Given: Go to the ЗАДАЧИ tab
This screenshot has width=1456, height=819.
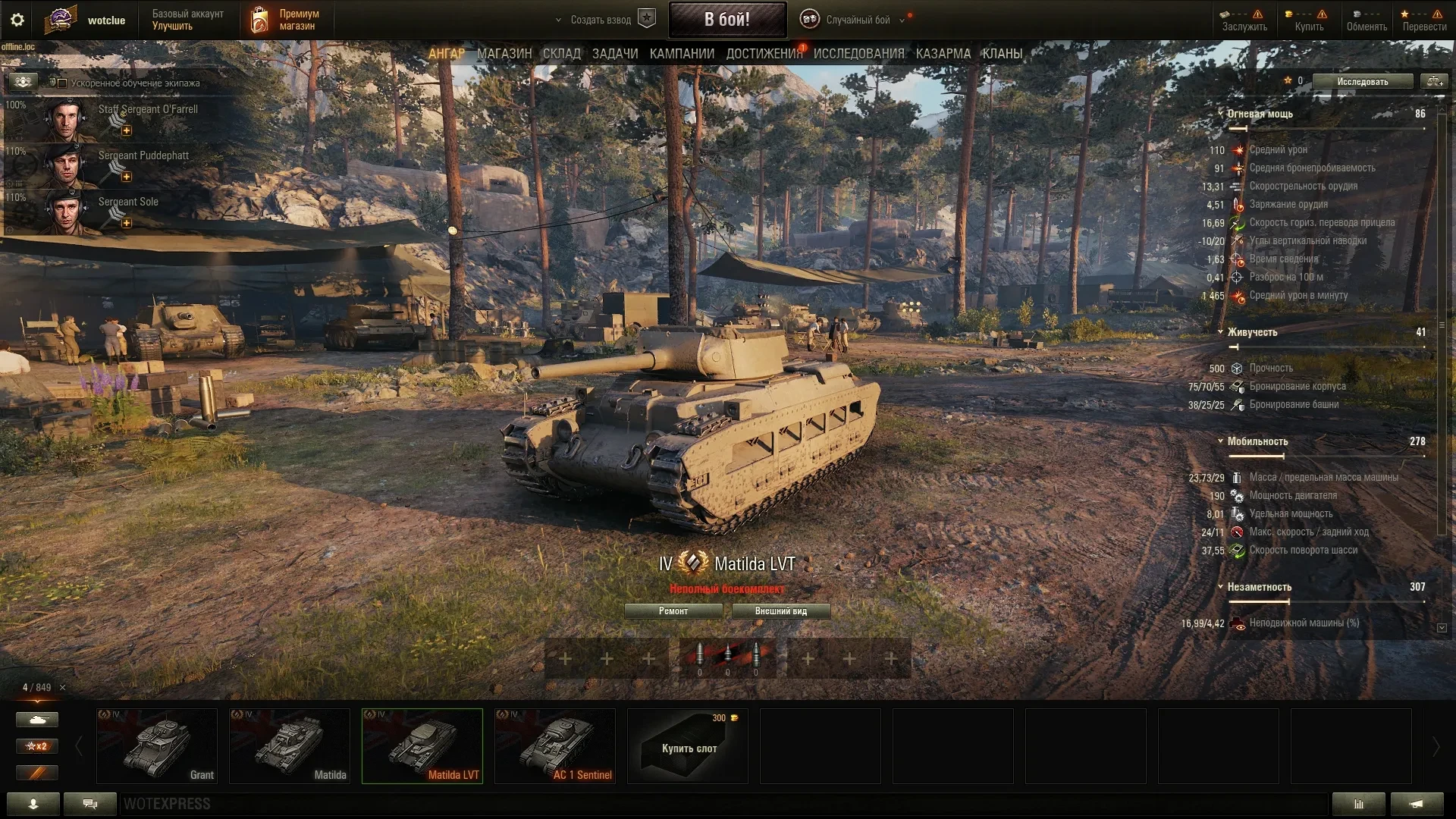Looking at the screenshot, I should (x=615, y=54).
